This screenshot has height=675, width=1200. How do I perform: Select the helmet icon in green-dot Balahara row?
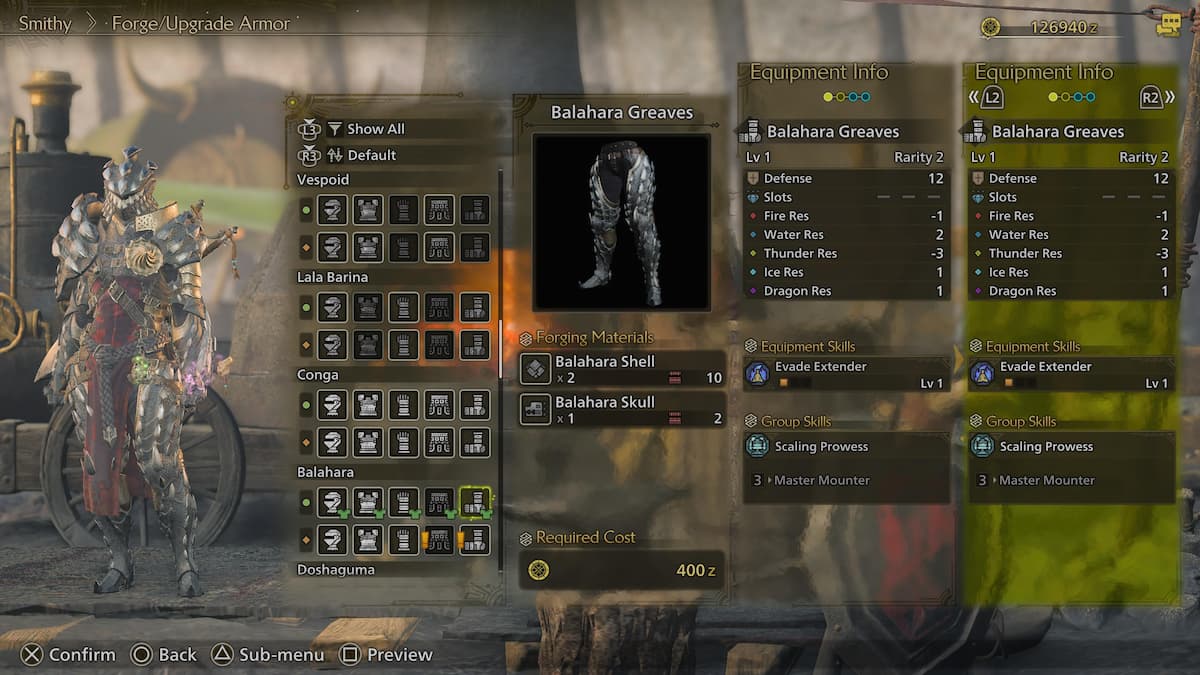[333, 502]
